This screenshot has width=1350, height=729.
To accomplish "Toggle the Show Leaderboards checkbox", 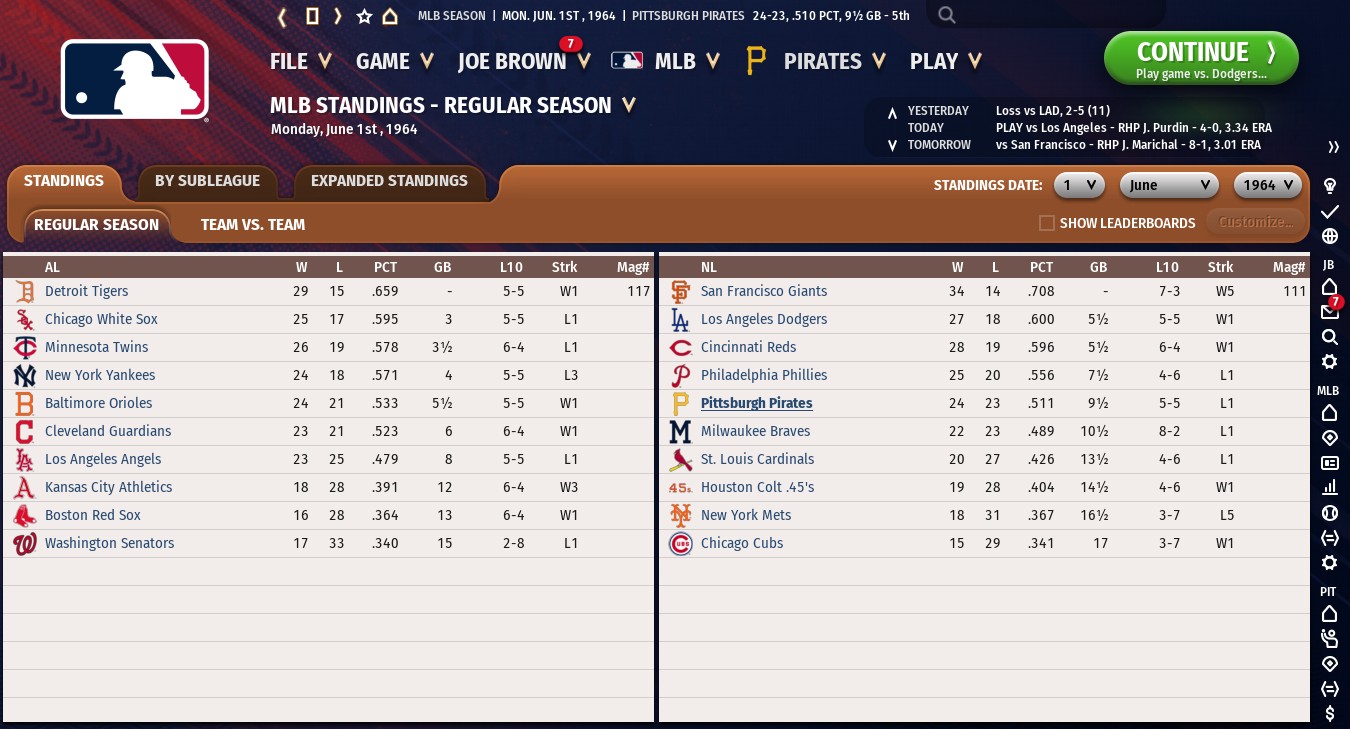I will pyautogui.click(x=1047, y=223).
